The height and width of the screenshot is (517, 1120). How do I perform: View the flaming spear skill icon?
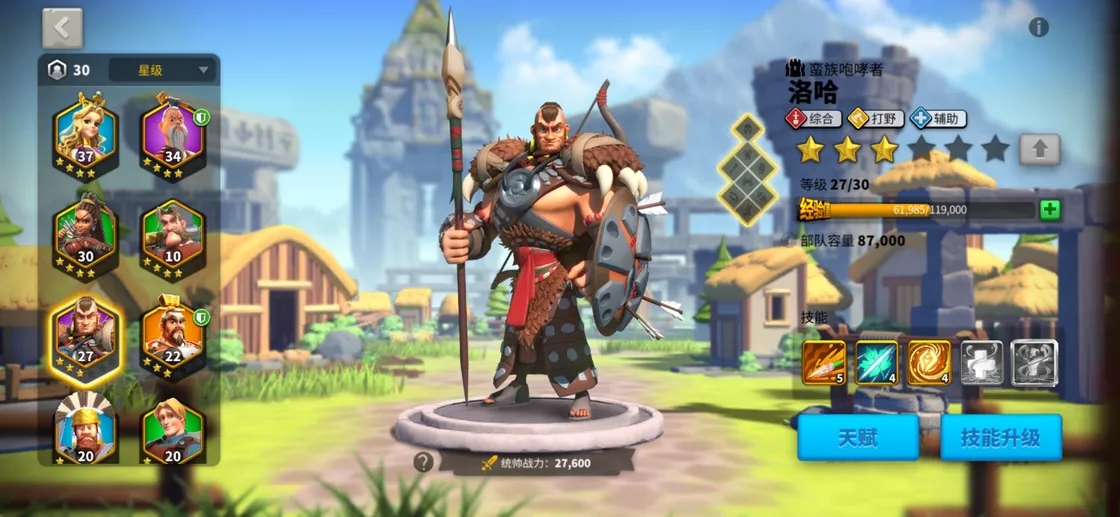click(824, 362)
